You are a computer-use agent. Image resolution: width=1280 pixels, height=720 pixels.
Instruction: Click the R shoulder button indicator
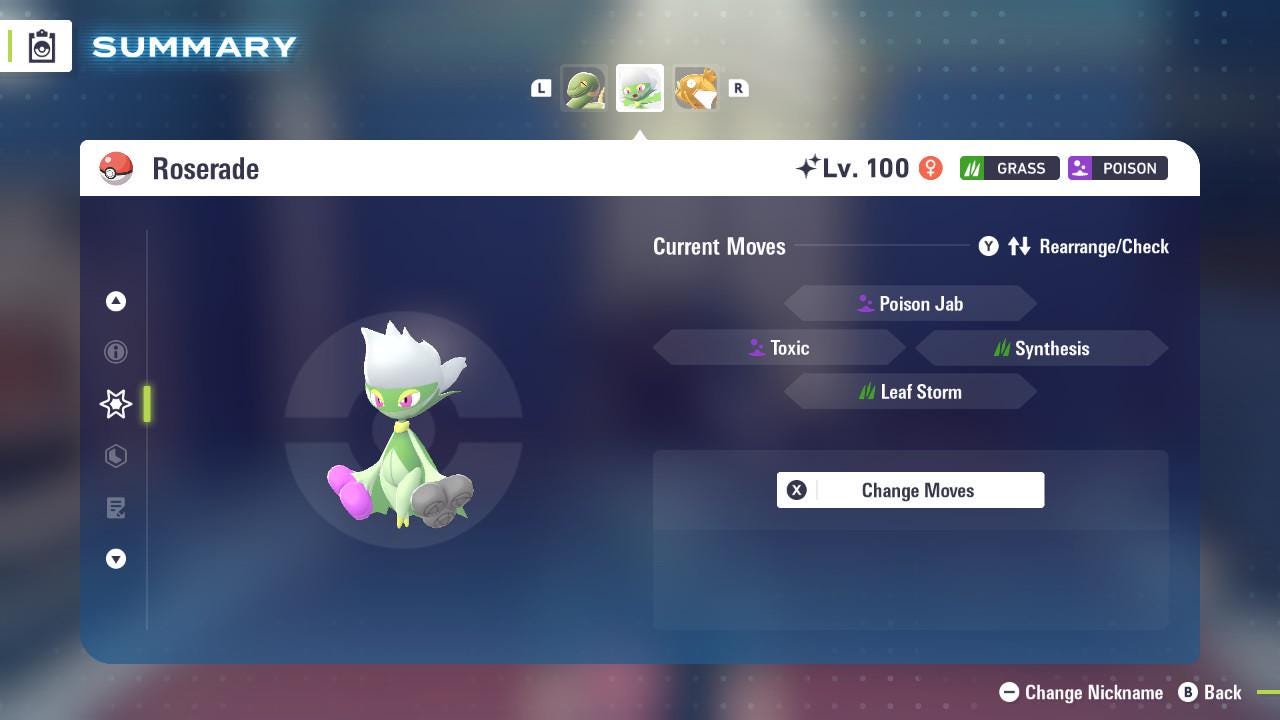click(x=738, y=88)
